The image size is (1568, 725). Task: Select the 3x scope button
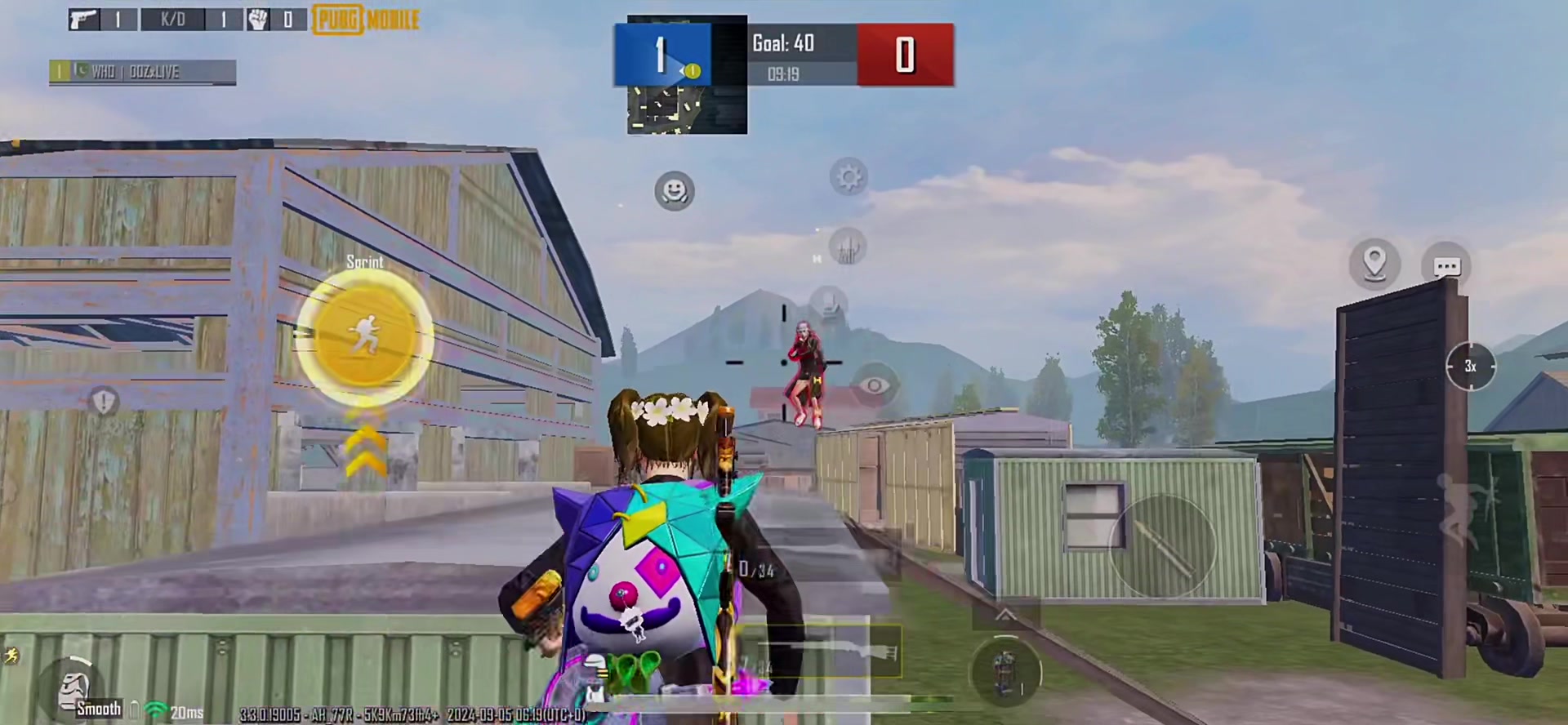coord(1470,367)
